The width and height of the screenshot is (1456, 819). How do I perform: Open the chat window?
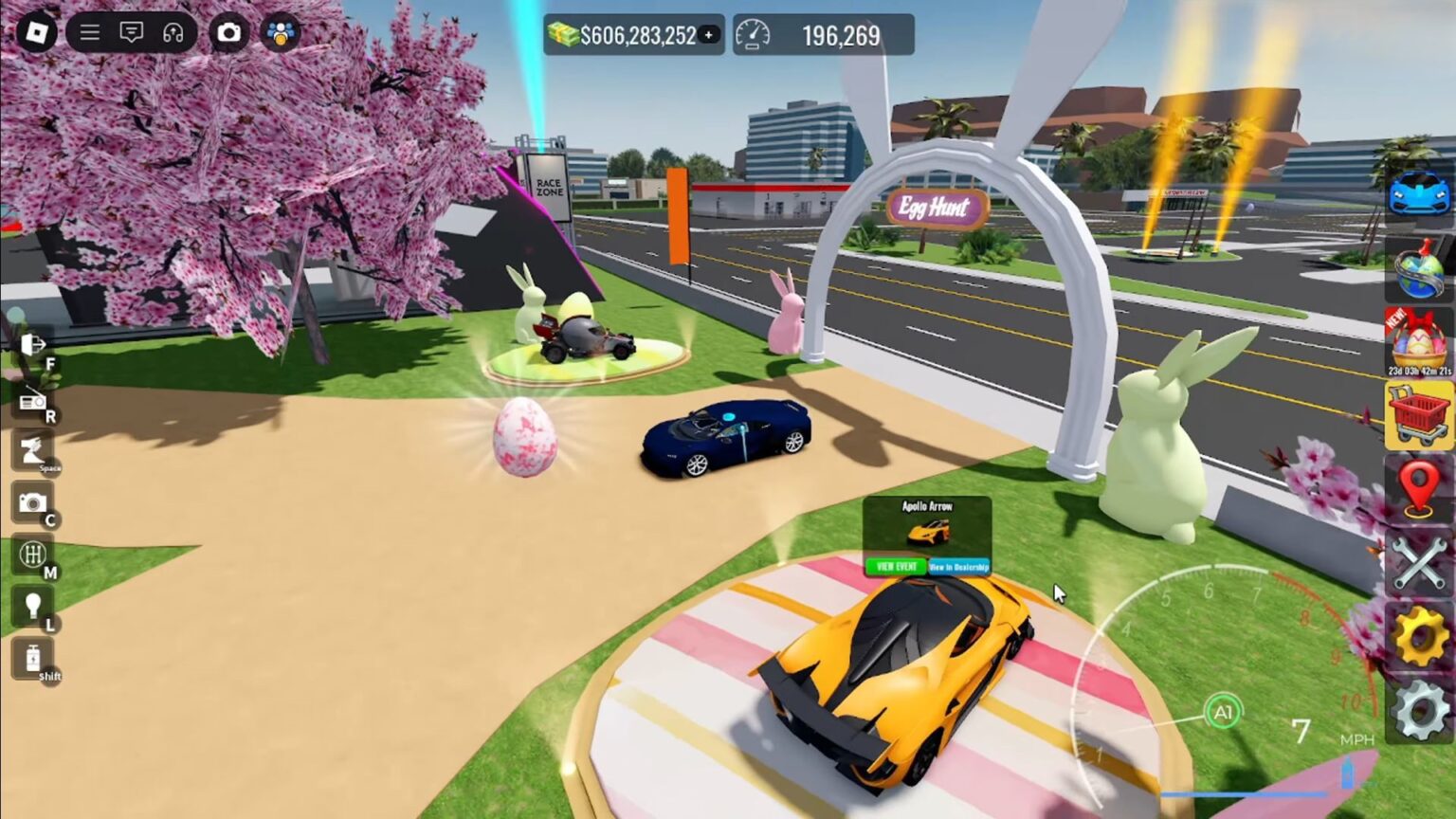pos(133,31)
